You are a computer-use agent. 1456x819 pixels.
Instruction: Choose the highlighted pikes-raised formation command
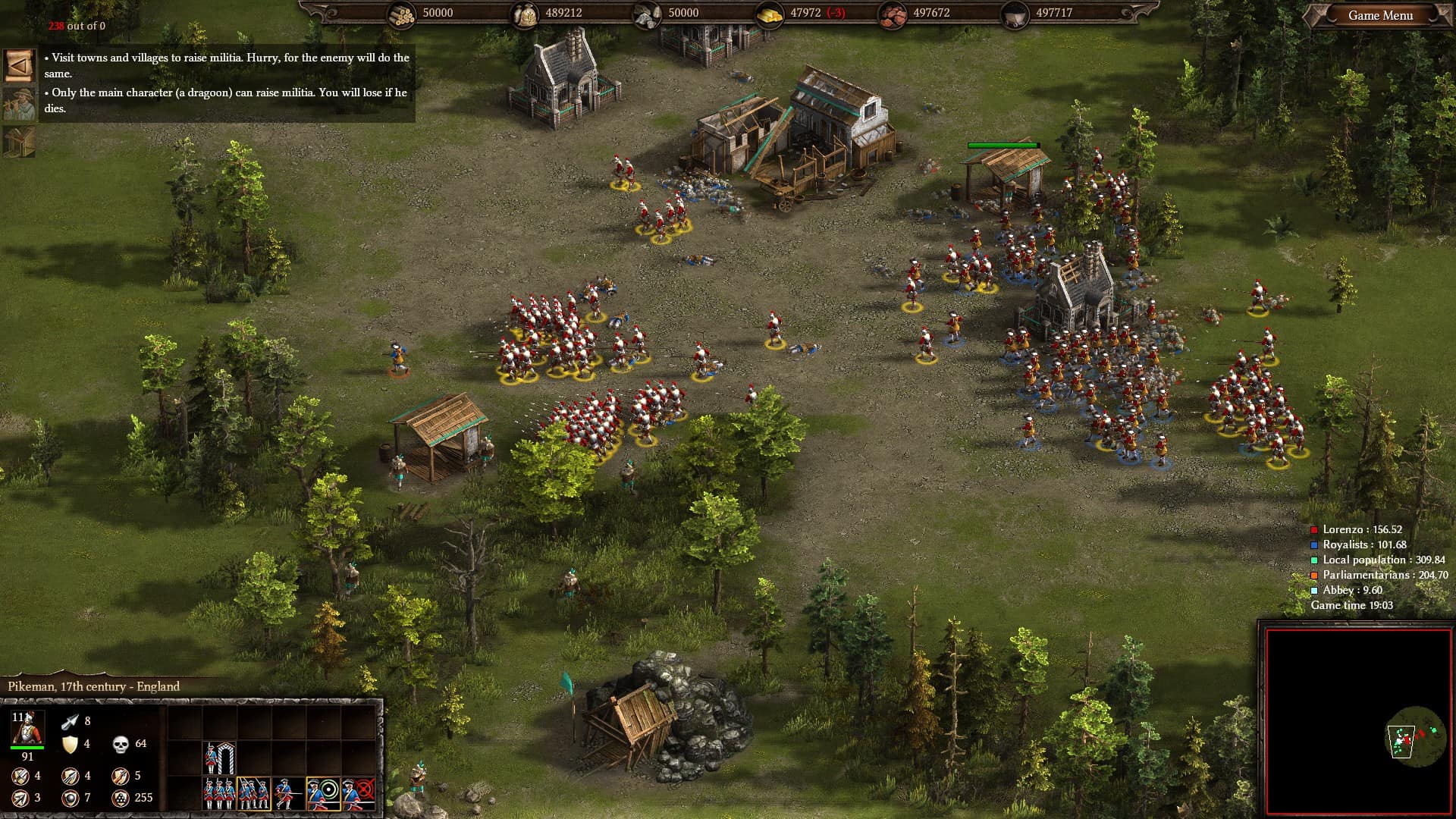[253, 794]
